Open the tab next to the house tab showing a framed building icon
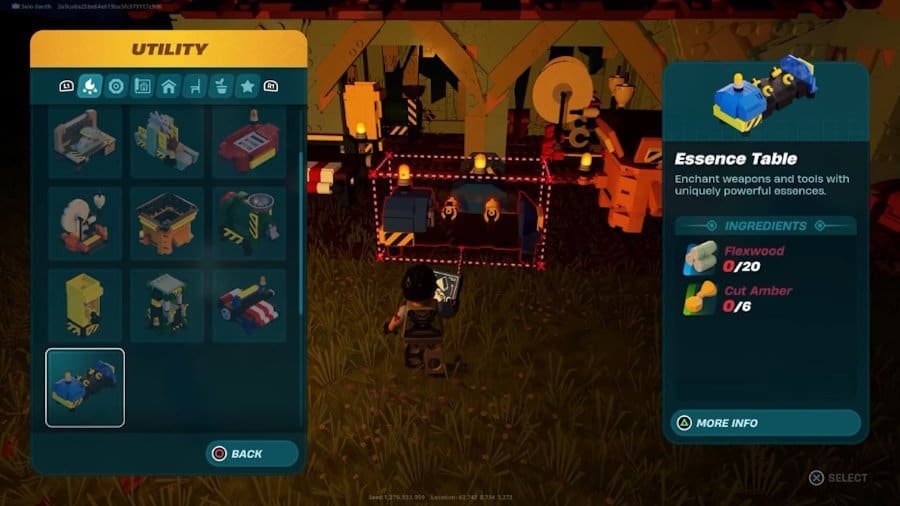 [x=142, y=86]
